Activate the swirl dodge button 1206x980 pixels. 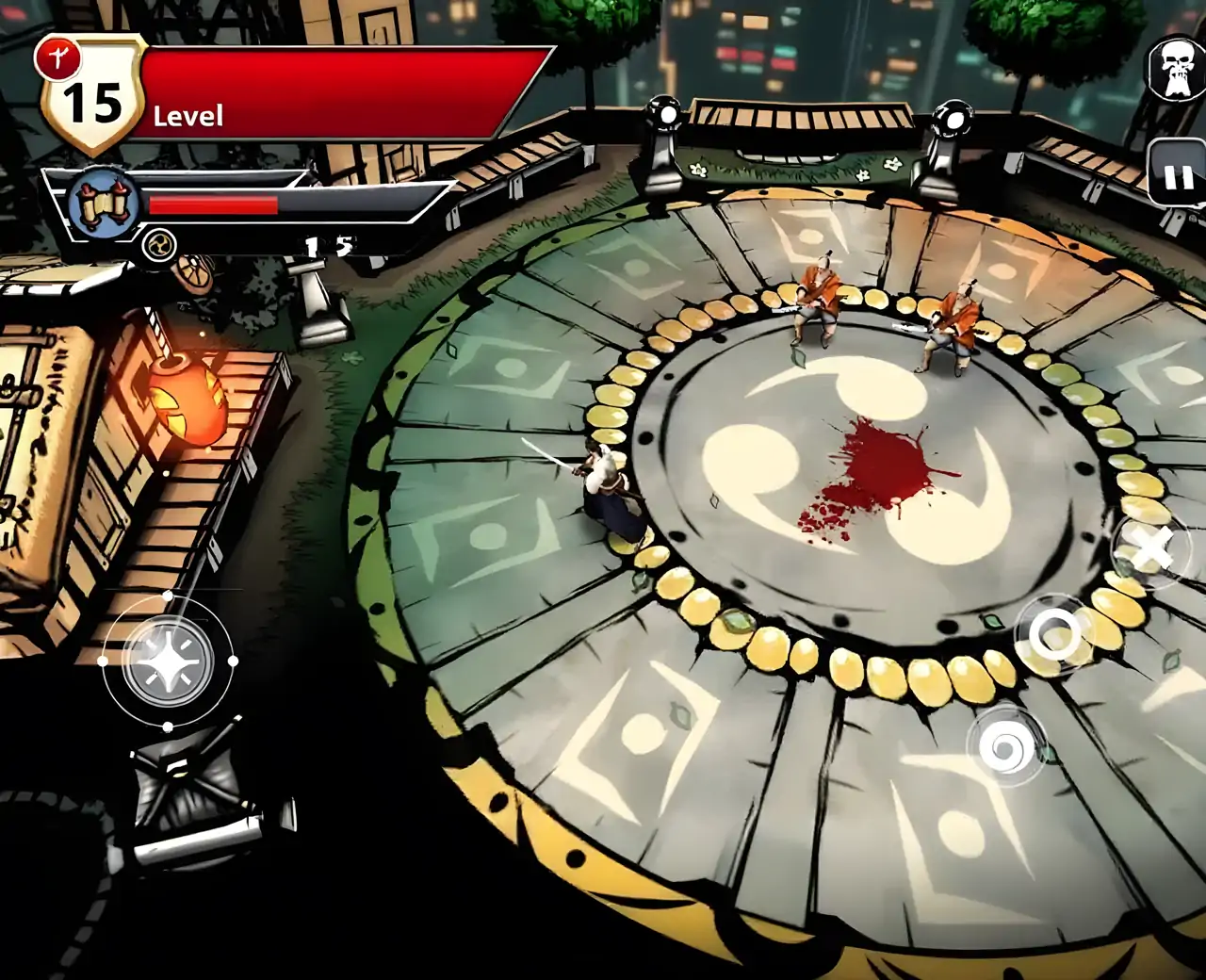point(1006,746)
